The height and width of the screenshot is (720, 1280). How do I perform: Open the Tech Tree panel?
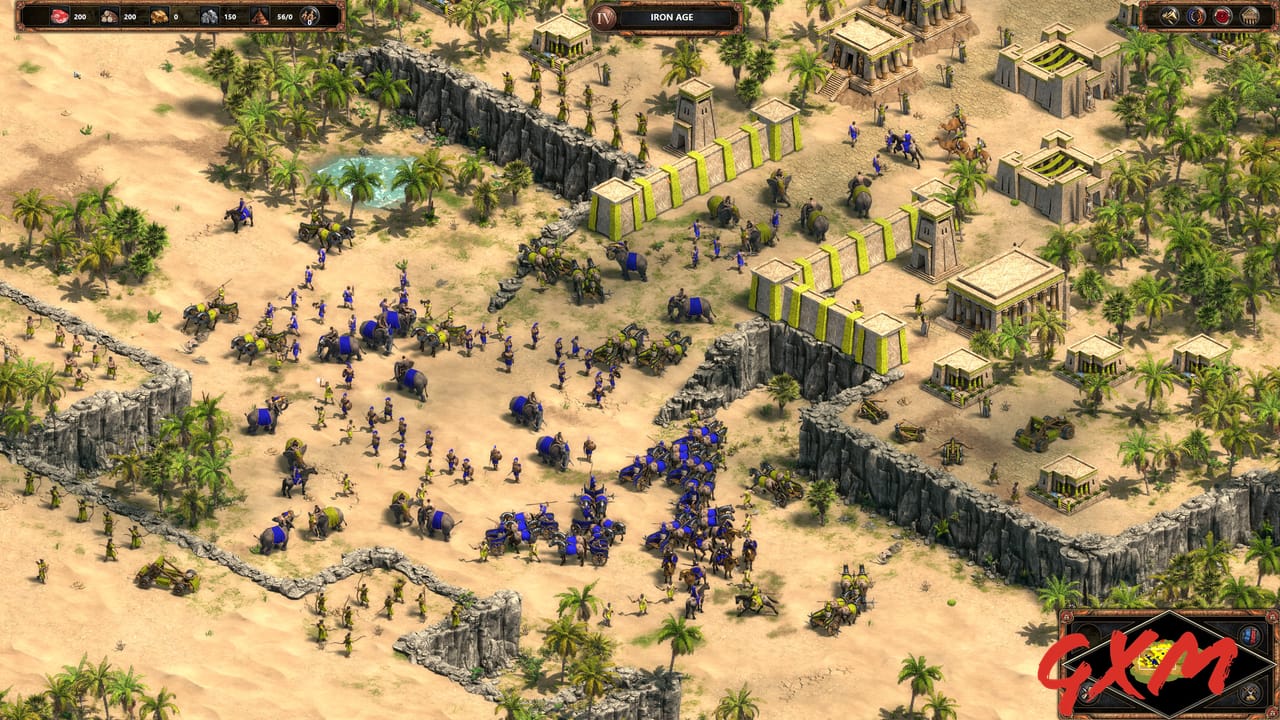coord(1248,15)
